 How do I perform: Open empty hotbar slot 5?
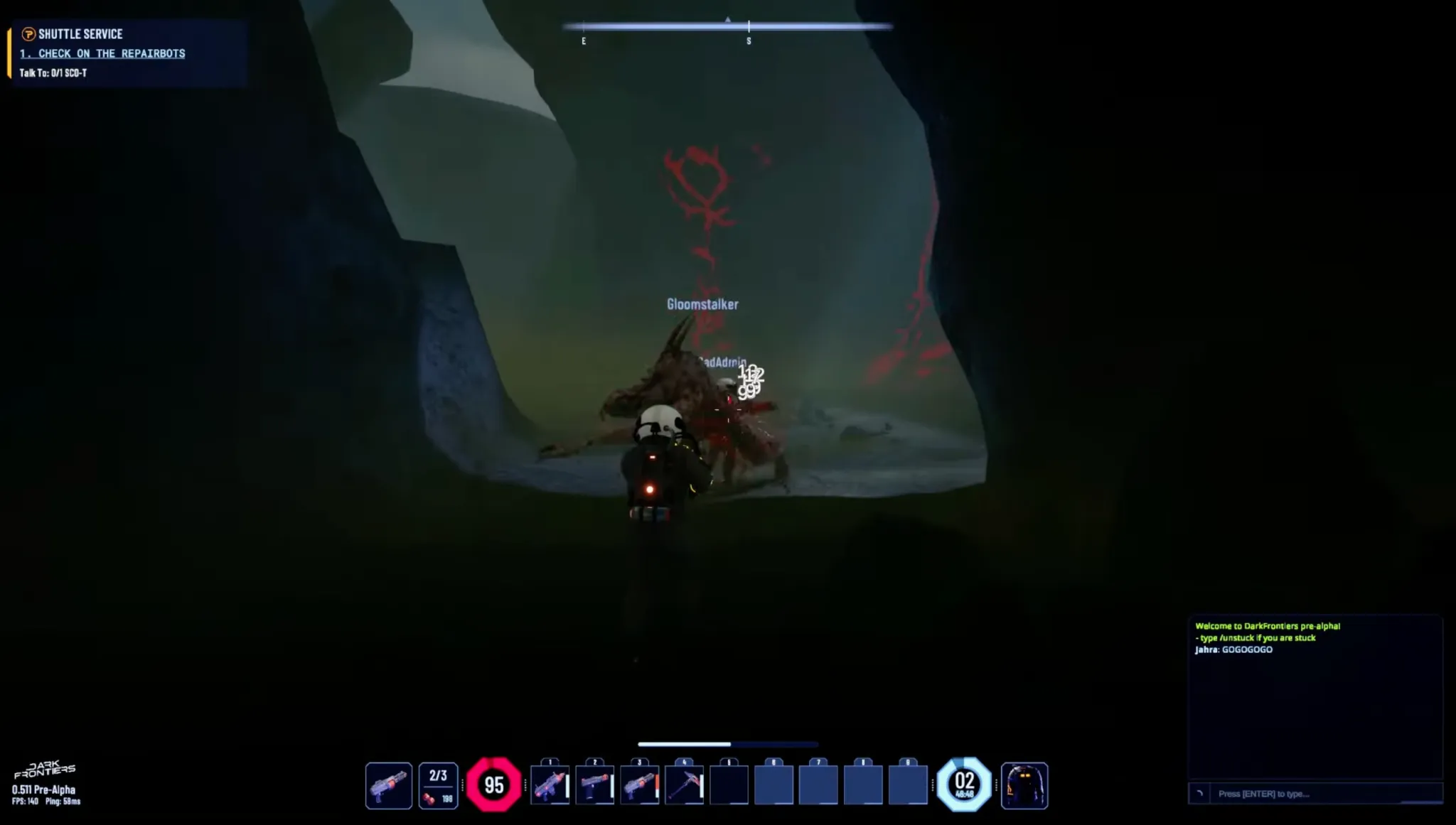(729, 783)
